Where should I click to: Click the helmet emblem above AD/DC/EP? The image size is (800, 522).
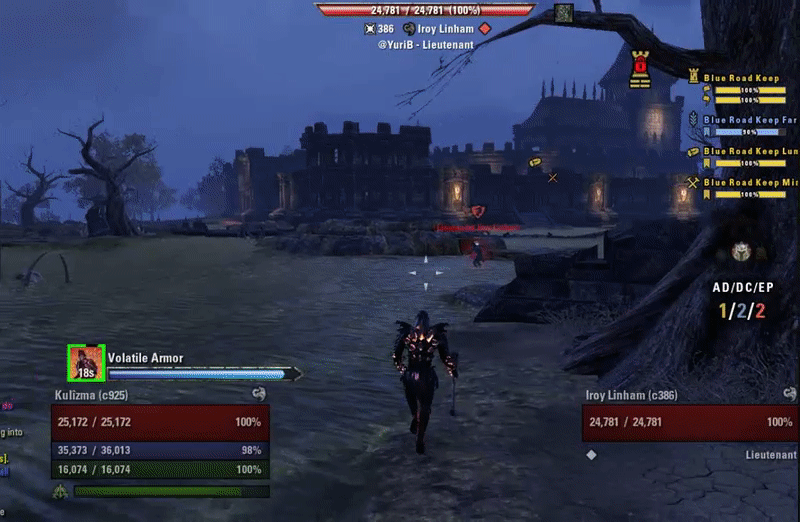pyautogui.click(x=742, y=252)
